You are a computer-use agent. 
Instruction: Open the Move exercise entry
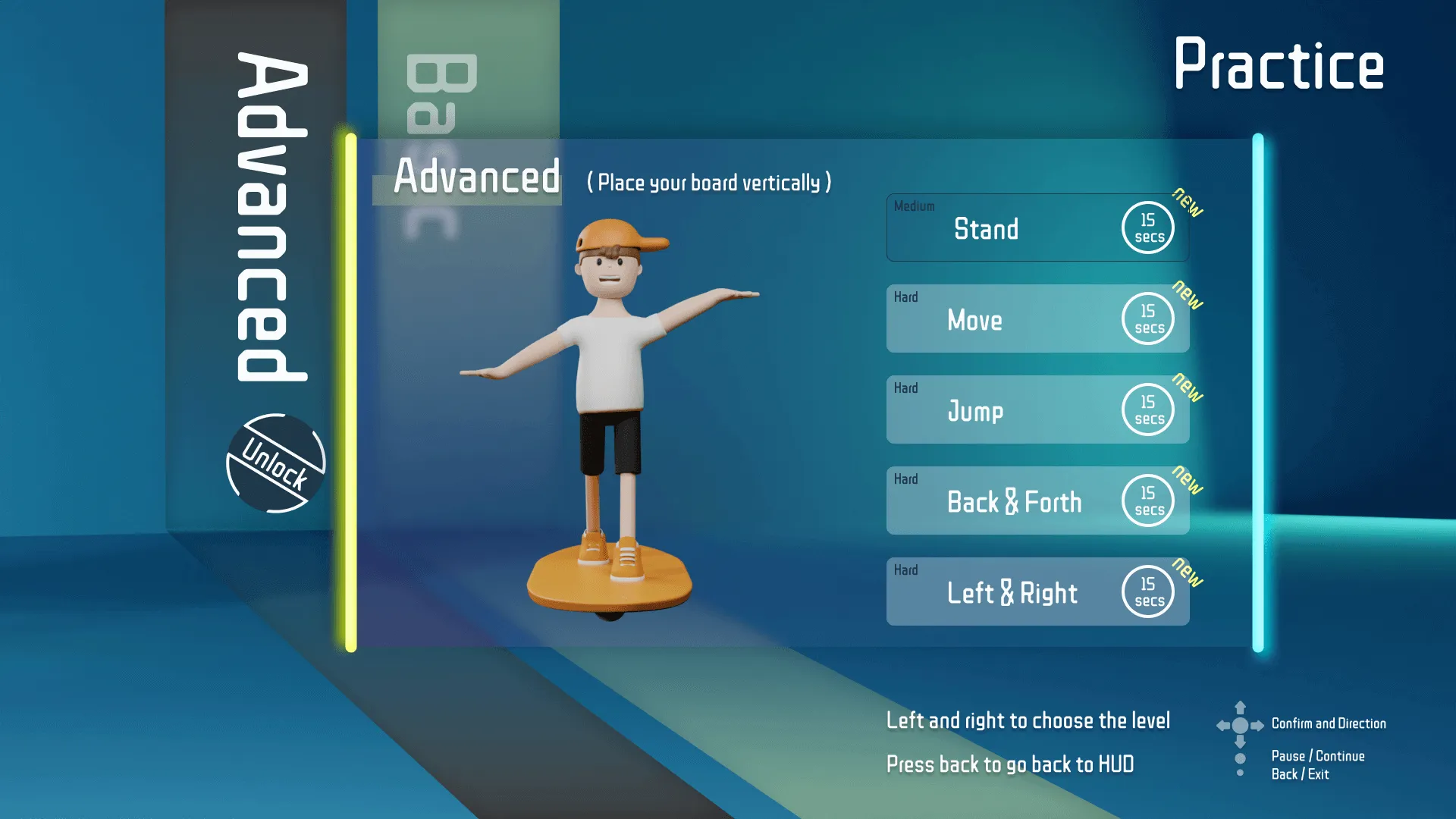[x=974, y=320]
